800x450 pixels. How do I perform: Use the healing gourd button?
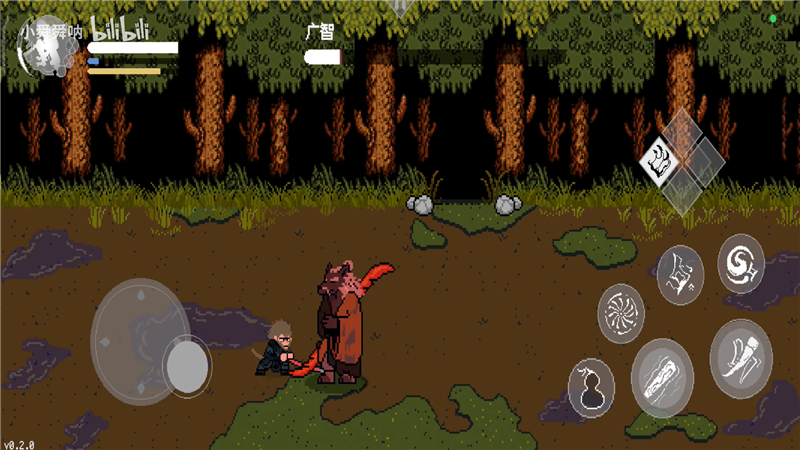590,387
